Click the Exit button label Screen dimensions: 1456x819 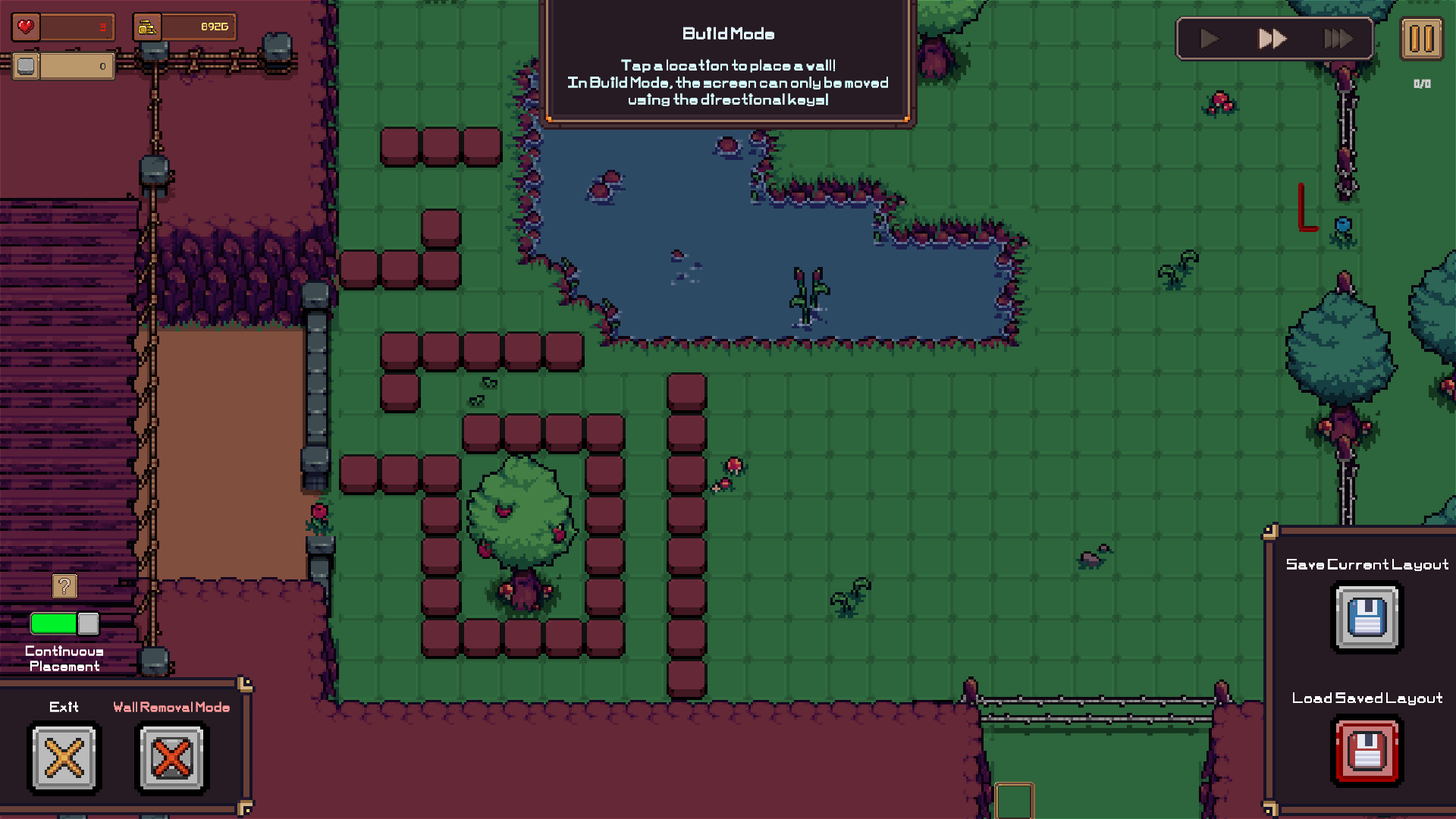coord(64,708)
